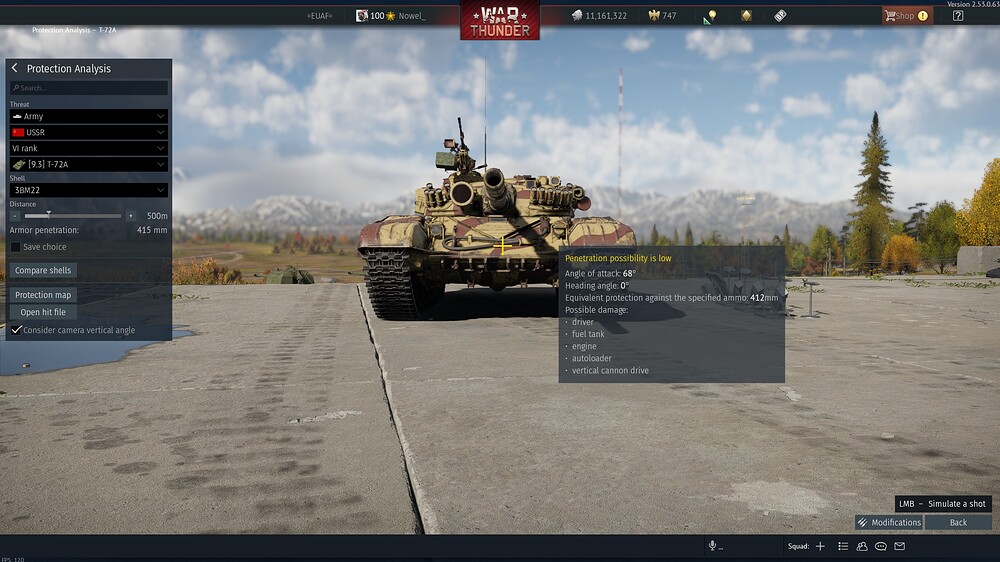The image size is (1000, 562).
Task: Expand the VI rank dropdown
Action: 88,148
